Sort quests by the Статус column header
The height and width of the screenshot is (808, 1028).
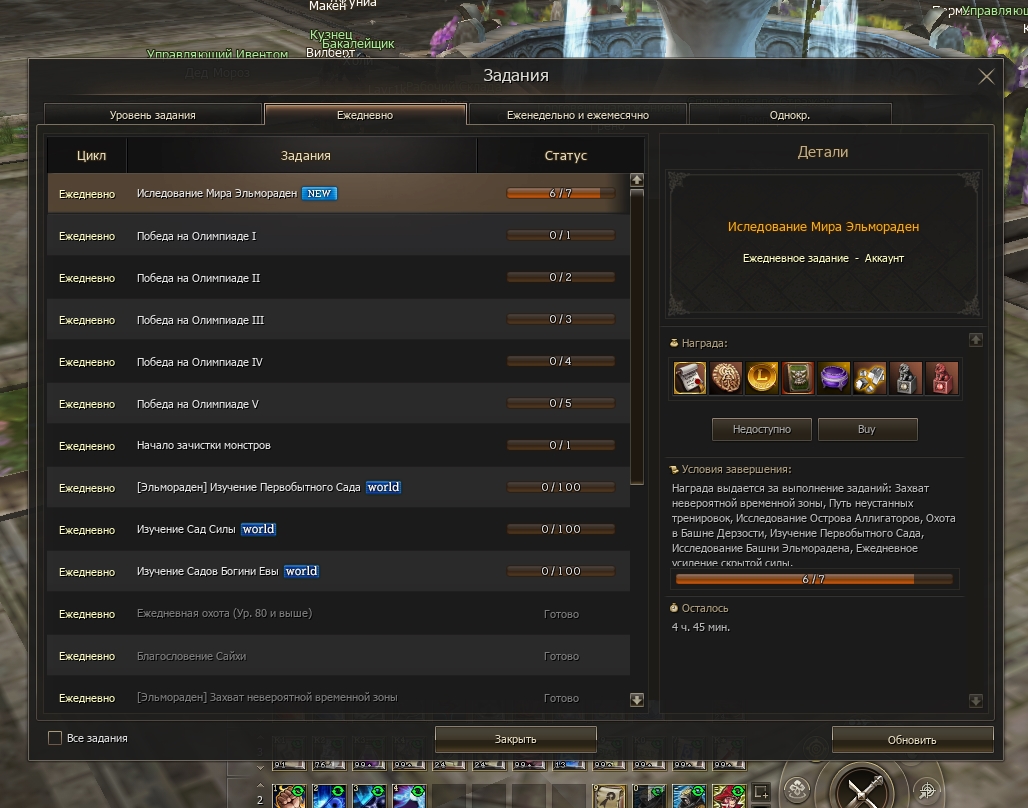[565, 156]
